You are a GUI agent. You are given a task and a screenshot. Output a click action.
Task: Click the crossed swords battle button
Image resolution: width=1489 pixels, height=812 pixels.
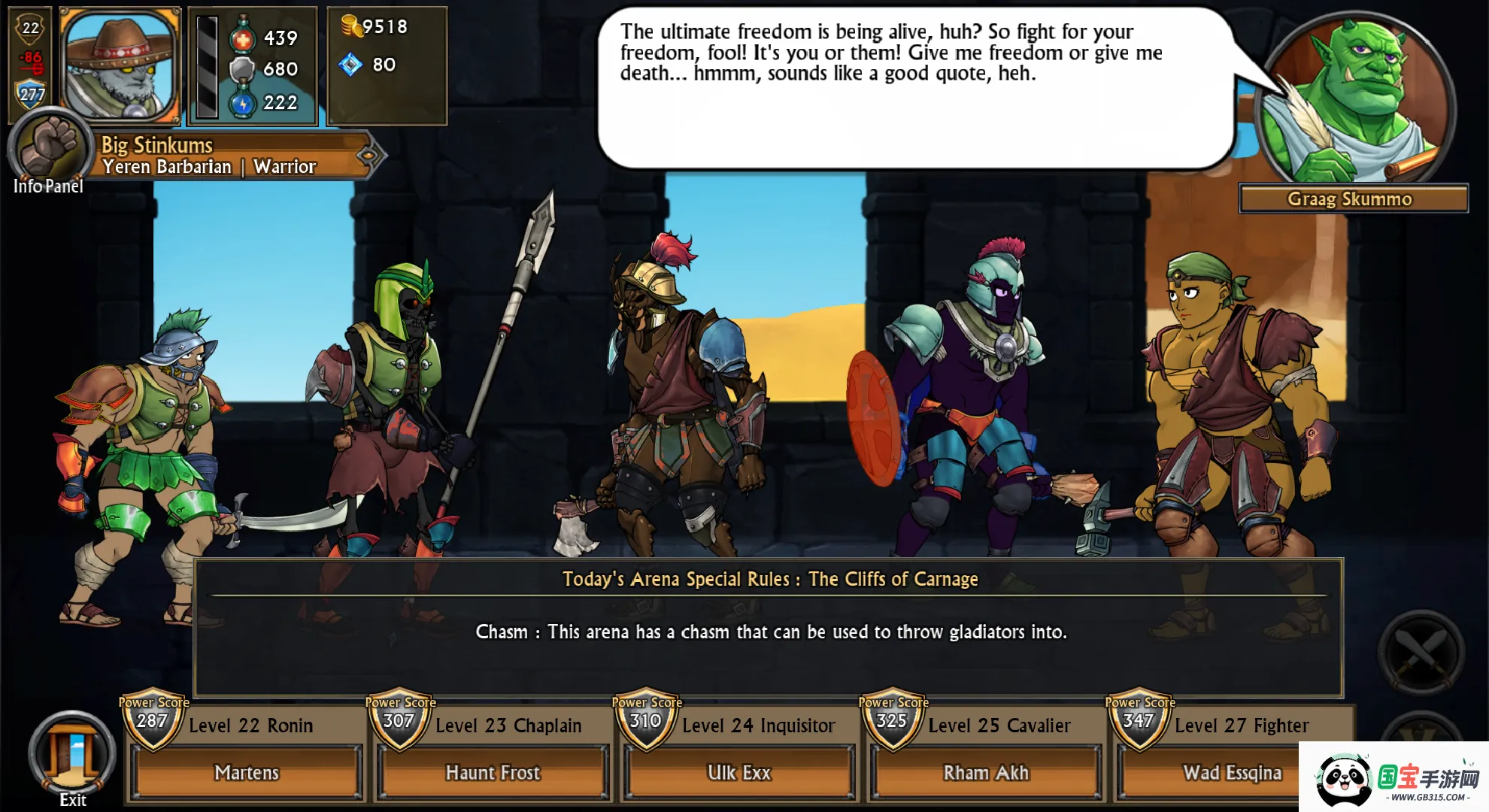pos(1421,651)
